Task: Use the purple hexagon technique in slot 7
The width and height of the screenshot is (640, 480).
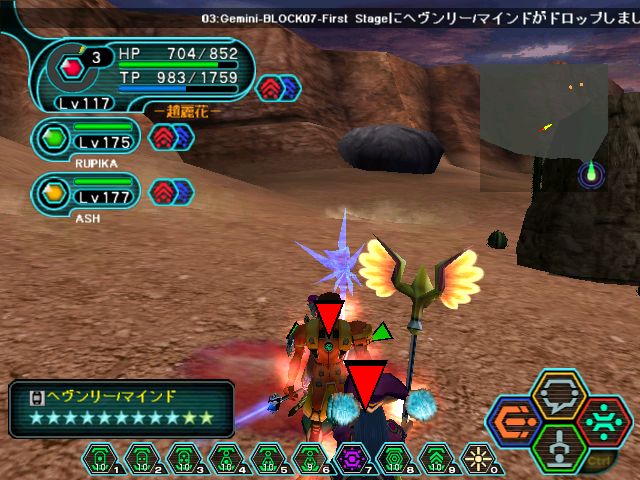Action: coord(353,459)
